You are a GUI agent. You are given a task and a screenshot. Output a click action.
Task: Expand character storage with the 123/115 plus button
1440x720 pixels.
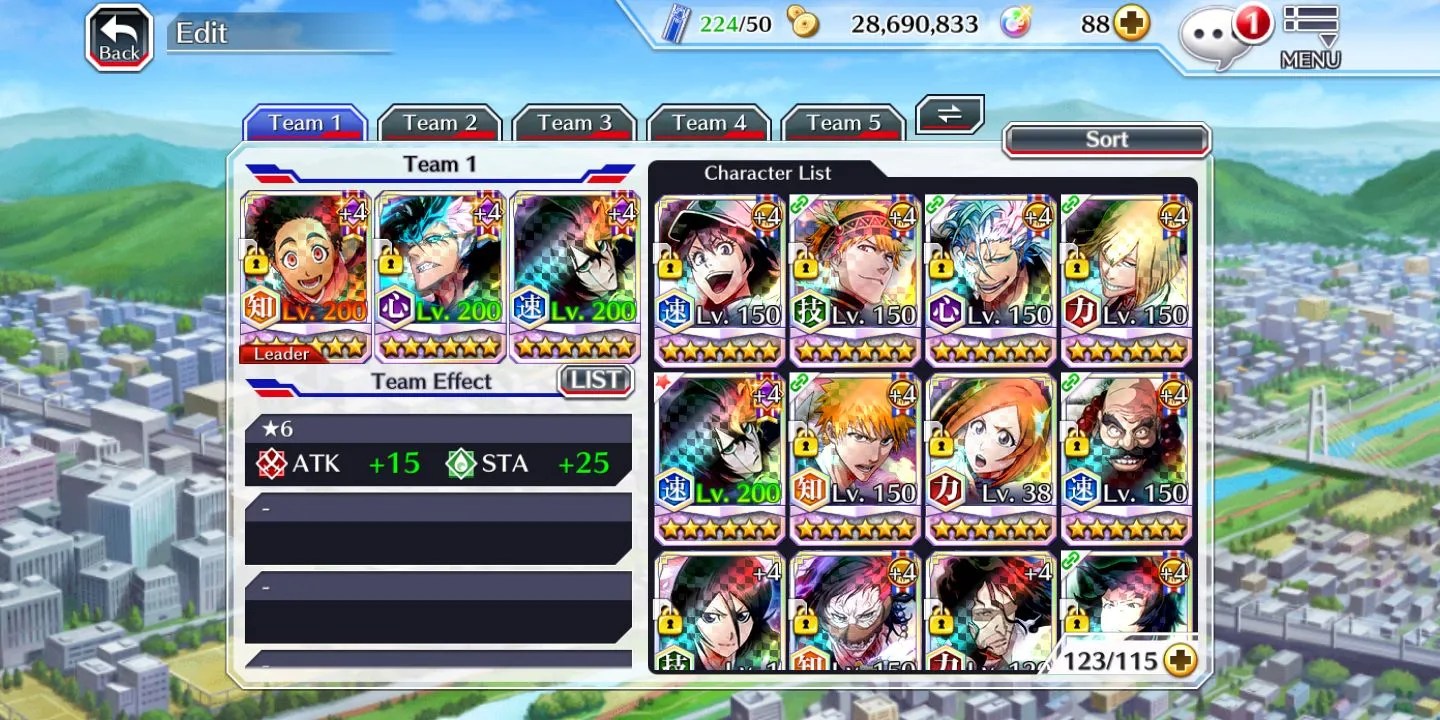(x=1181, y=660)
